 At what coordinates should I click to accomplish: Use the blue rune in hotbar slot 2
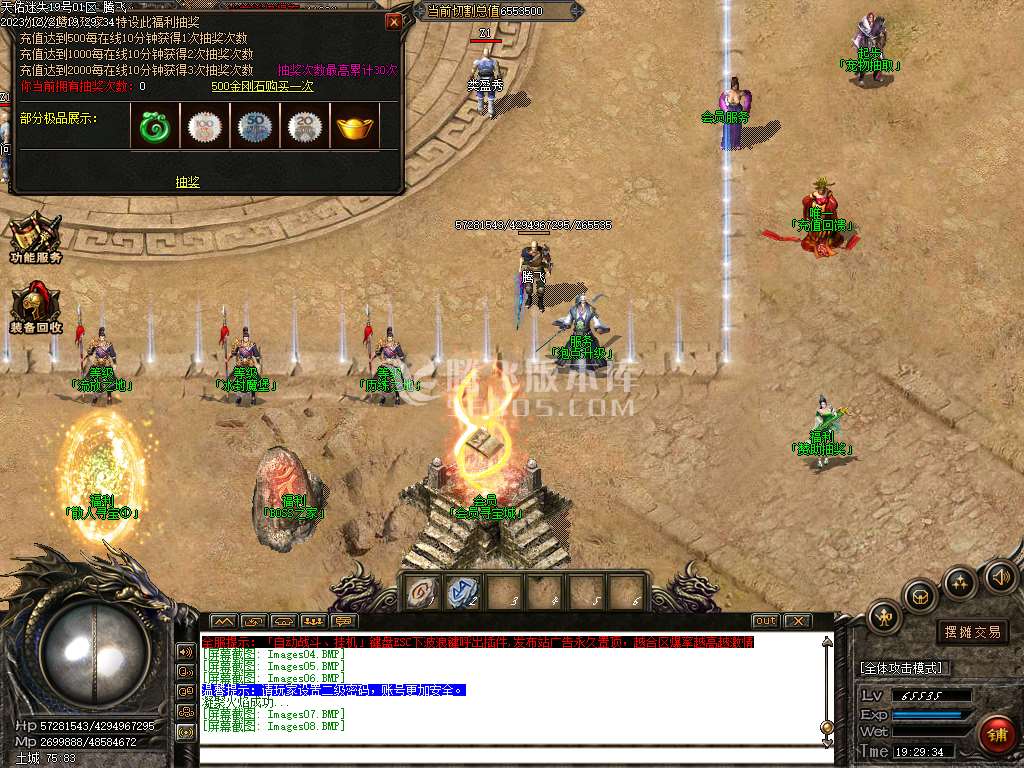point(463,592)
